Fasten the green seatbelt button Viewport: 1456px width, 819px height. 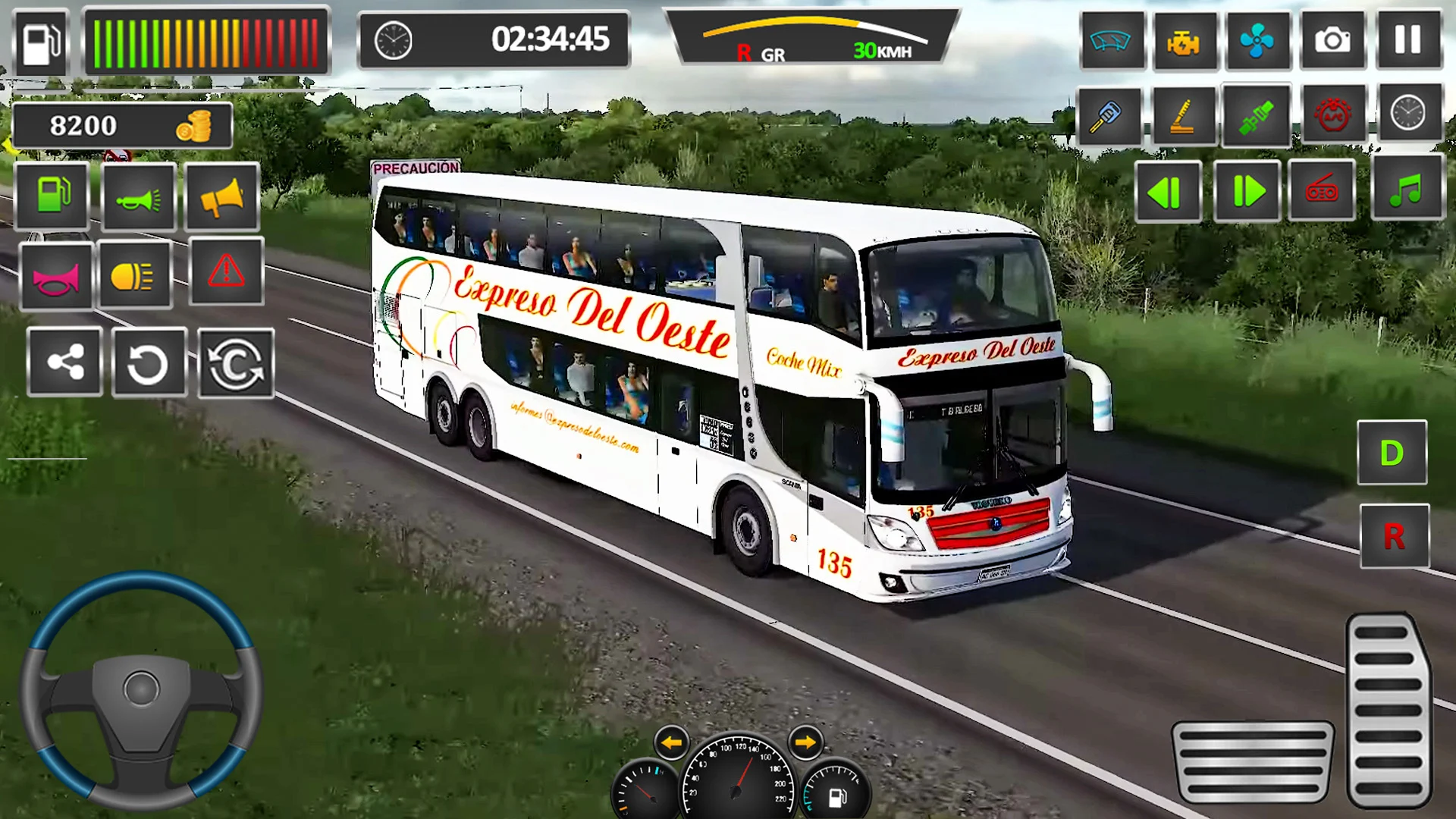pos(1256,116)
